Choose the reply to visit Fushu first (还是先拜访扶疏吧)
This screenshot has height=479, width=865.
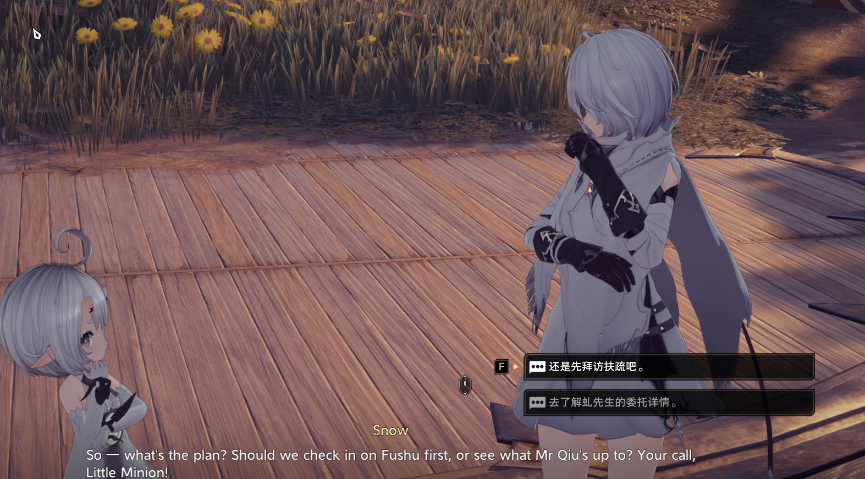668,366
